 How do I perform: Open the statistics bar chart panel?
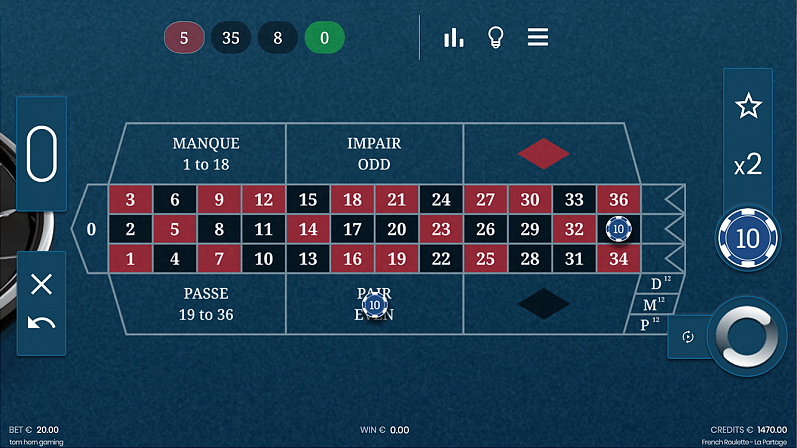click(454, 38)
